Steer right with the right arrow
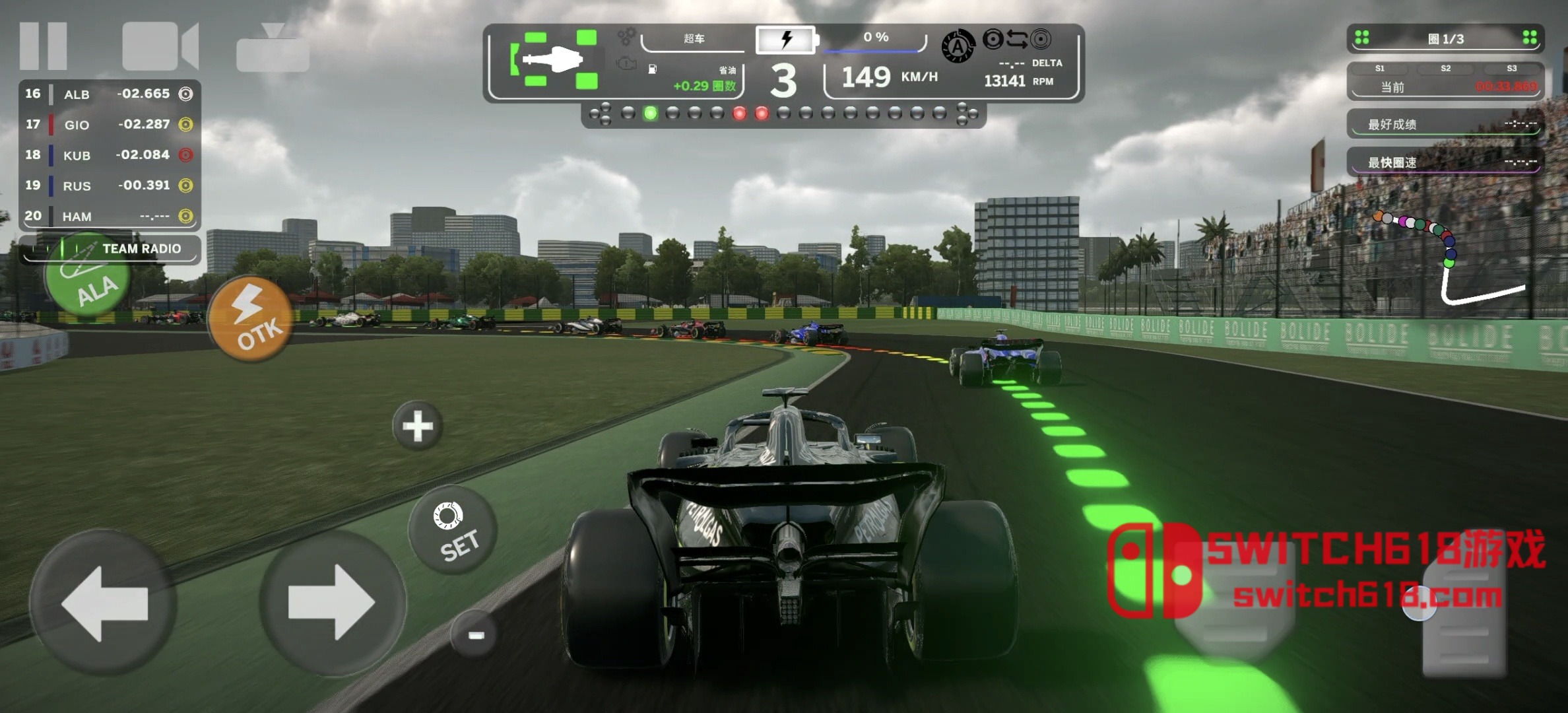This screenshot has height=713, width=1568. point(333,603)
